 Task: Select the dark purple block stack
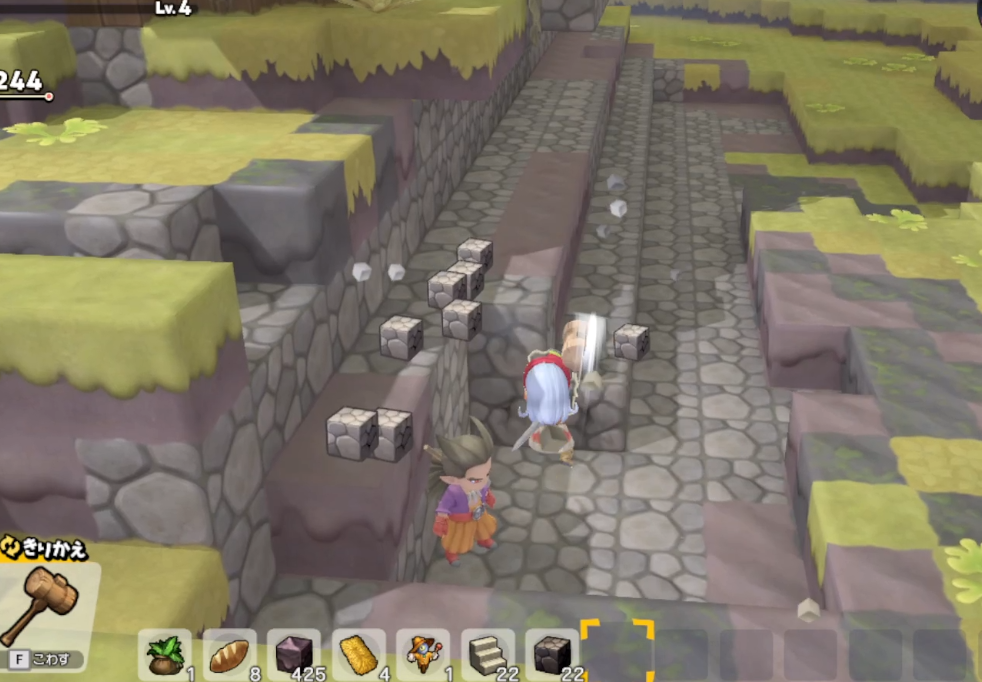(x=294, y=655)
